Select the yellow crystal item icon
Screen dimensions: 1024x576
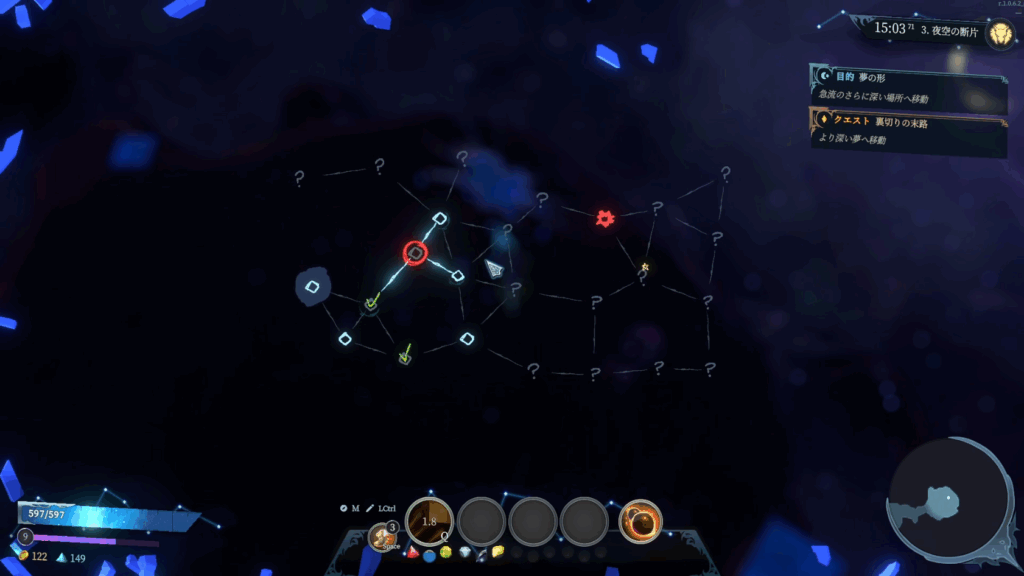point(498,551)
